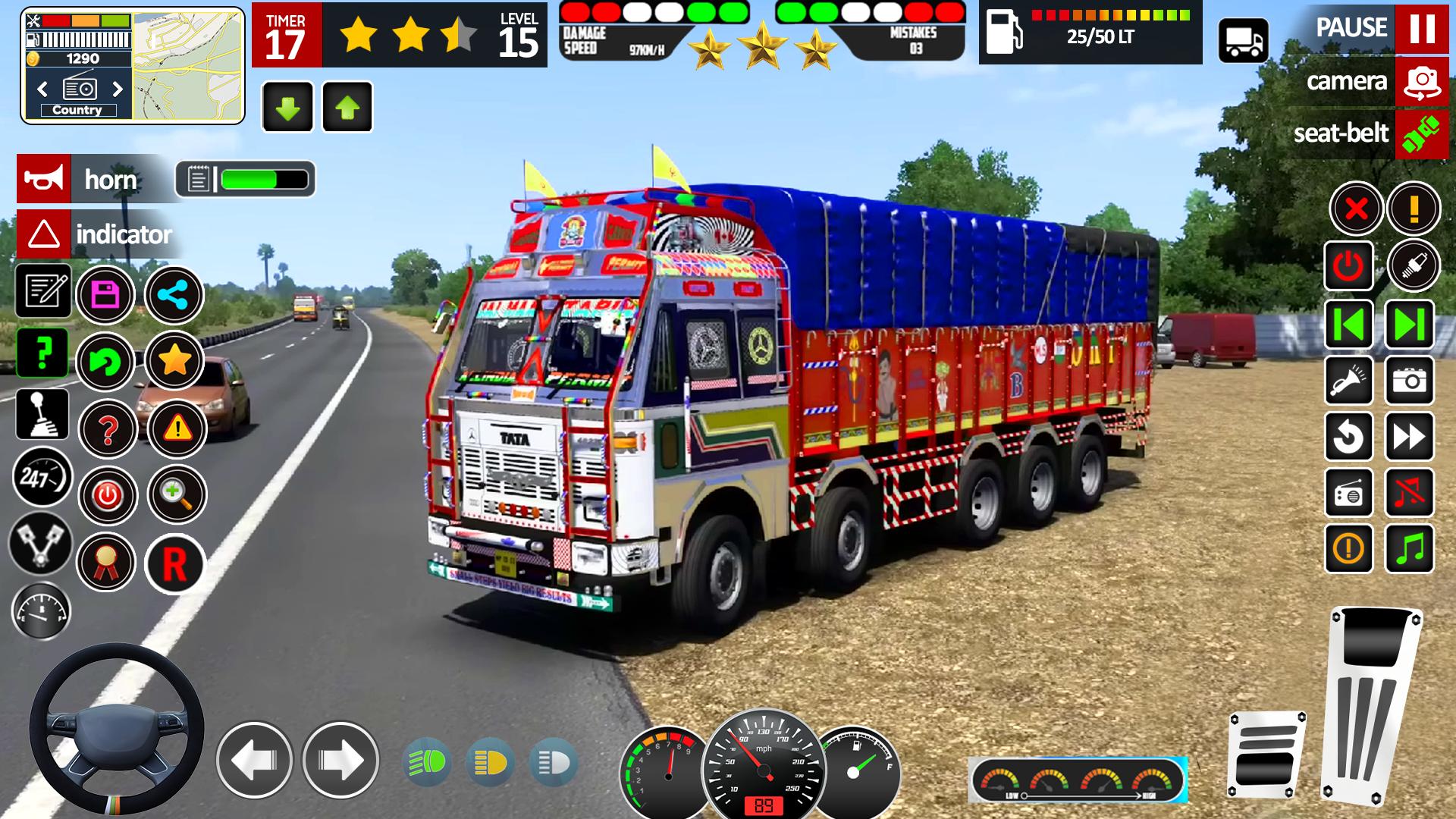This screenshot has height=819, width=1456.
Task: Click the green music note button
Action: pyautogui.click(x=1409, y=548)
